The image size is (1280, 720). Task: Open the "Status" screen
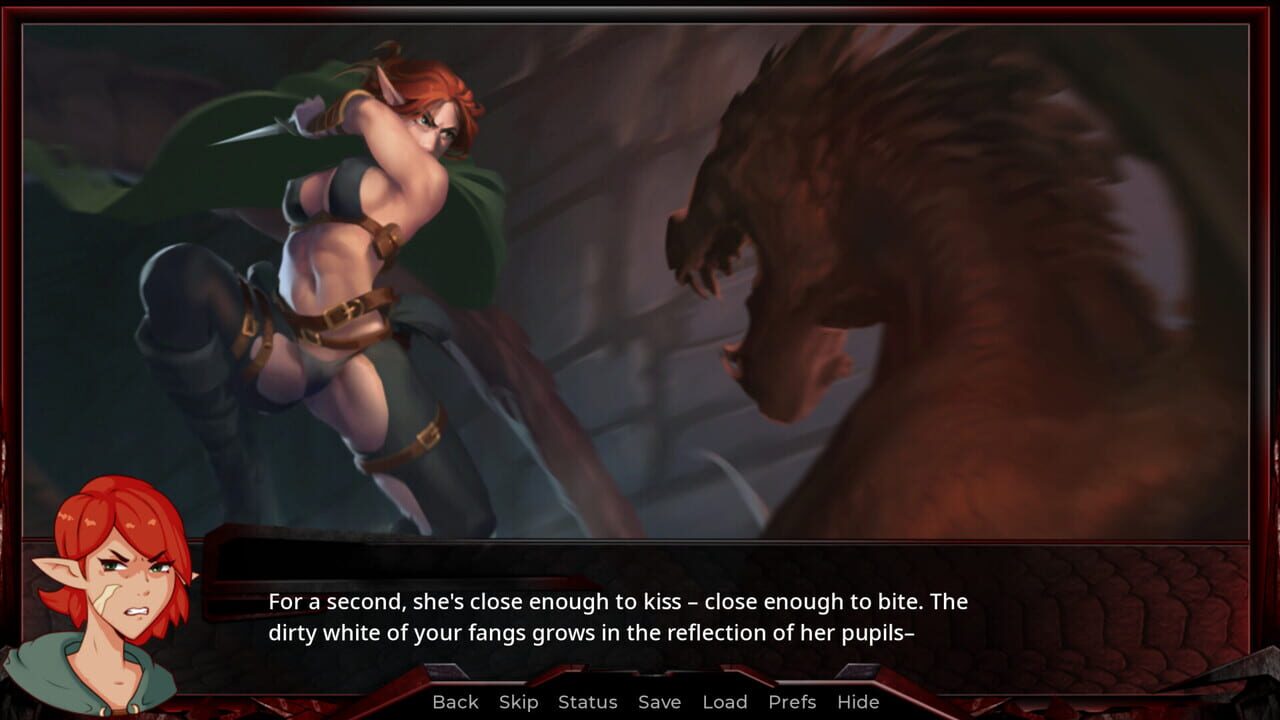587,702
